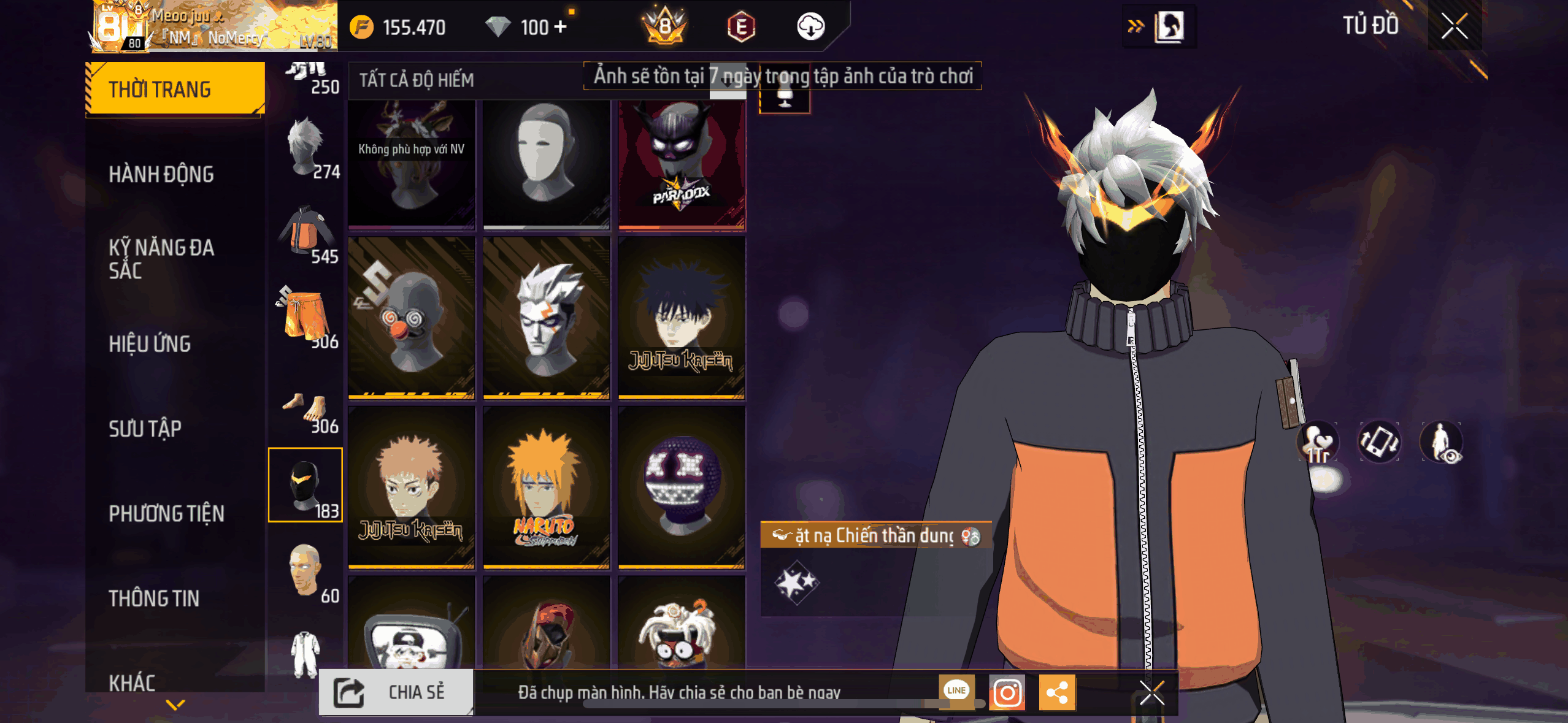
Task: Show the THÔNG TIN tab
Action: [154, 598]
